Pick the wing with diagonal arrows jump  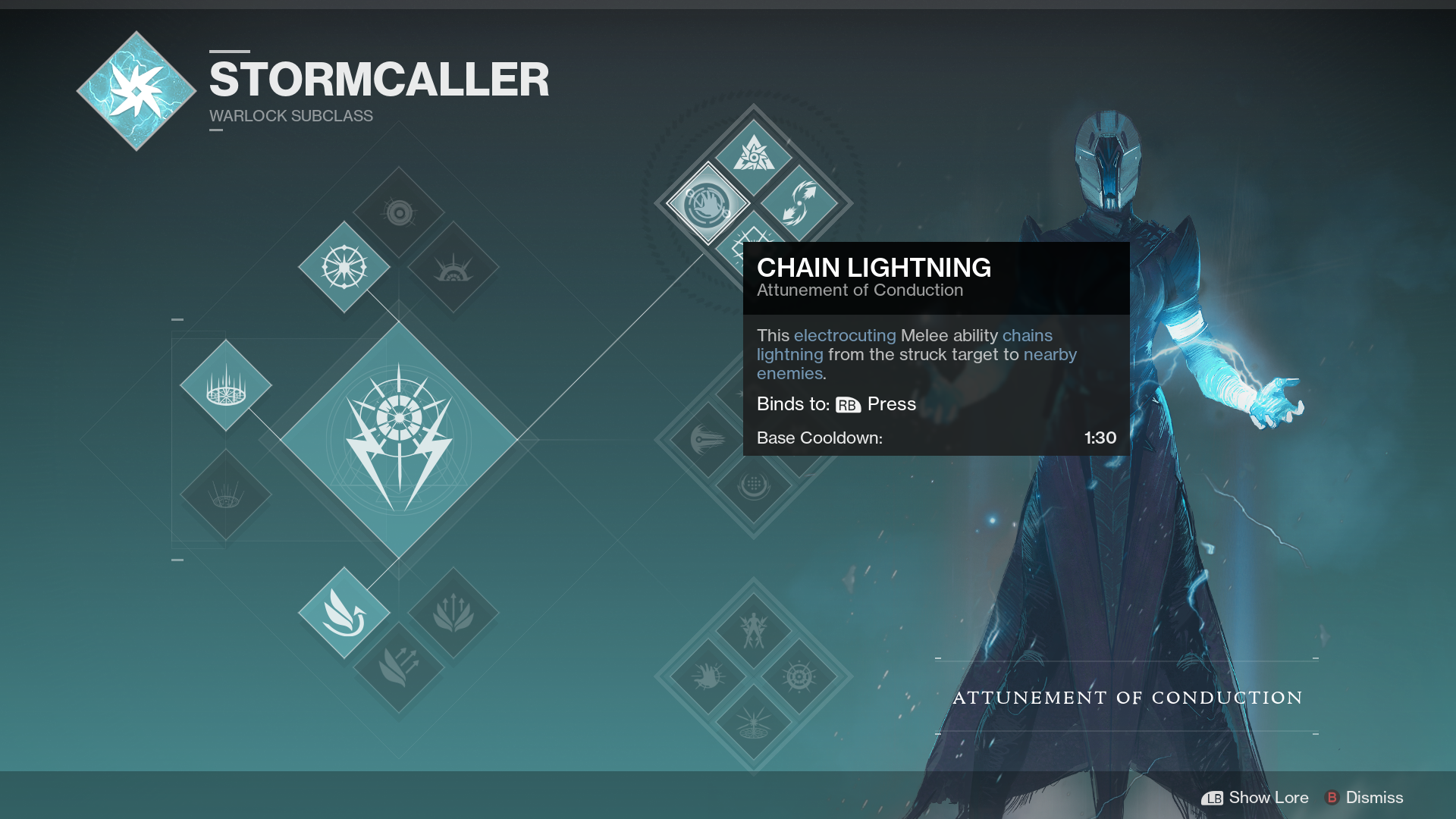(x=399, y=667)
